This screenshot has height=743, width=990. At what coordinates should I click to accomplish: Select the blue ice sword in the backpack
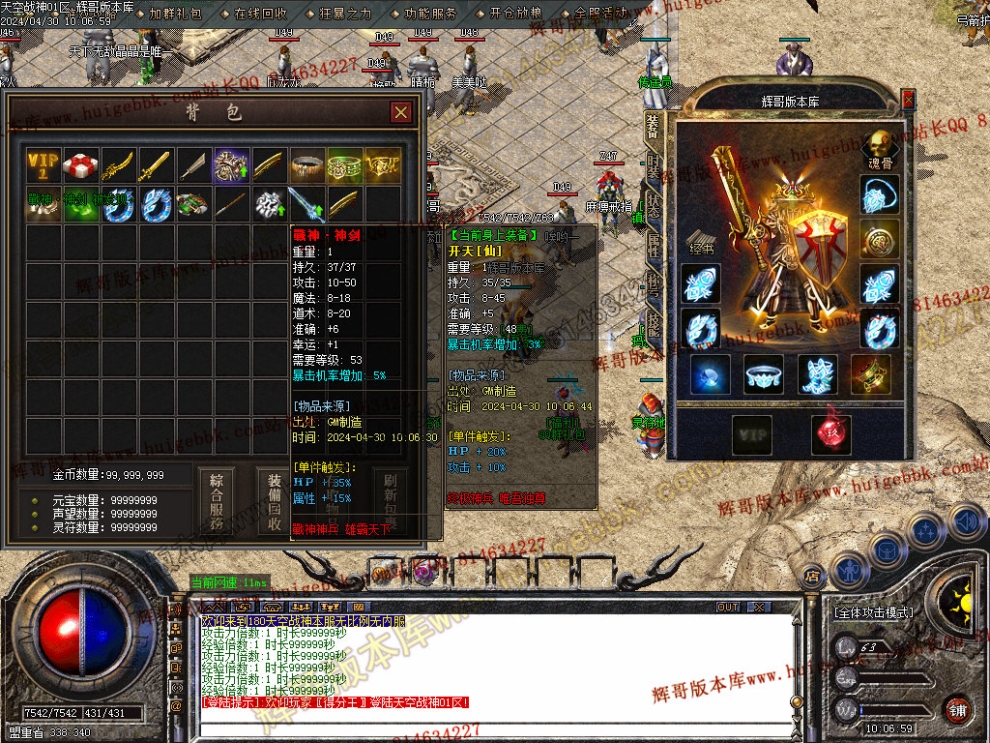pyautogui.click(x=306, y=204)
